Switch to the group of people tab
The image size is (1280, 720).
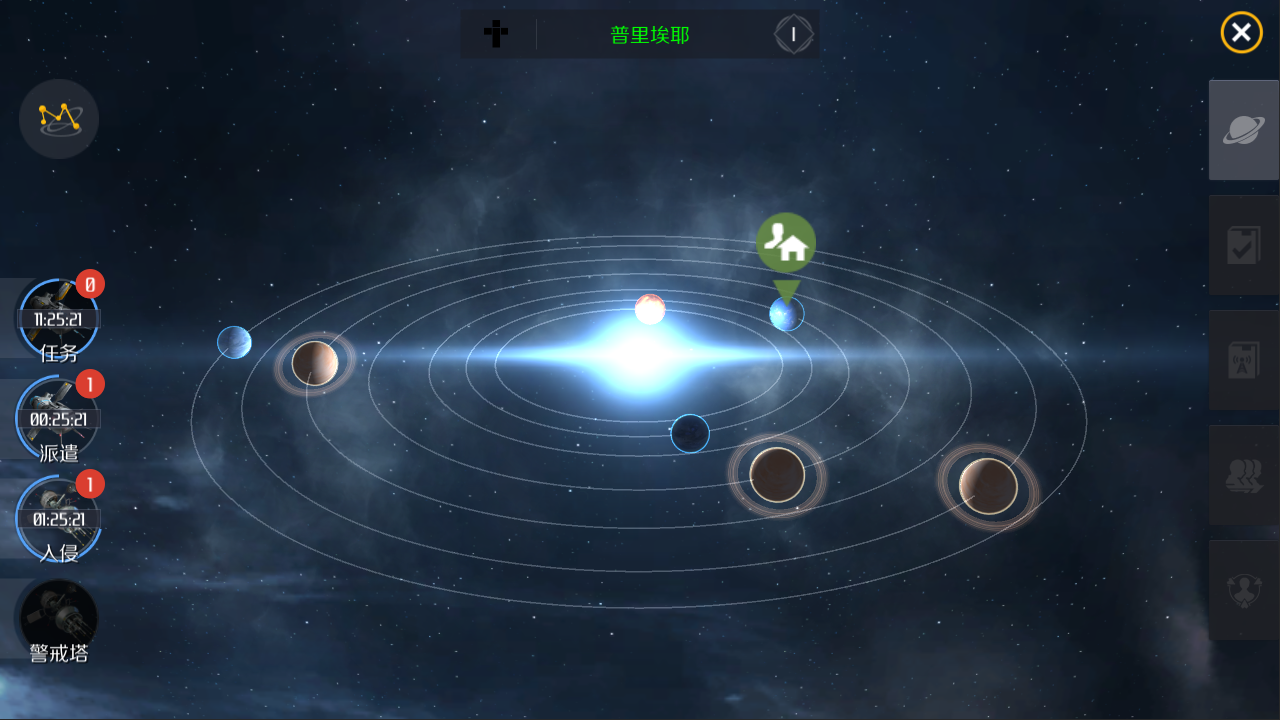point(1244,475)
